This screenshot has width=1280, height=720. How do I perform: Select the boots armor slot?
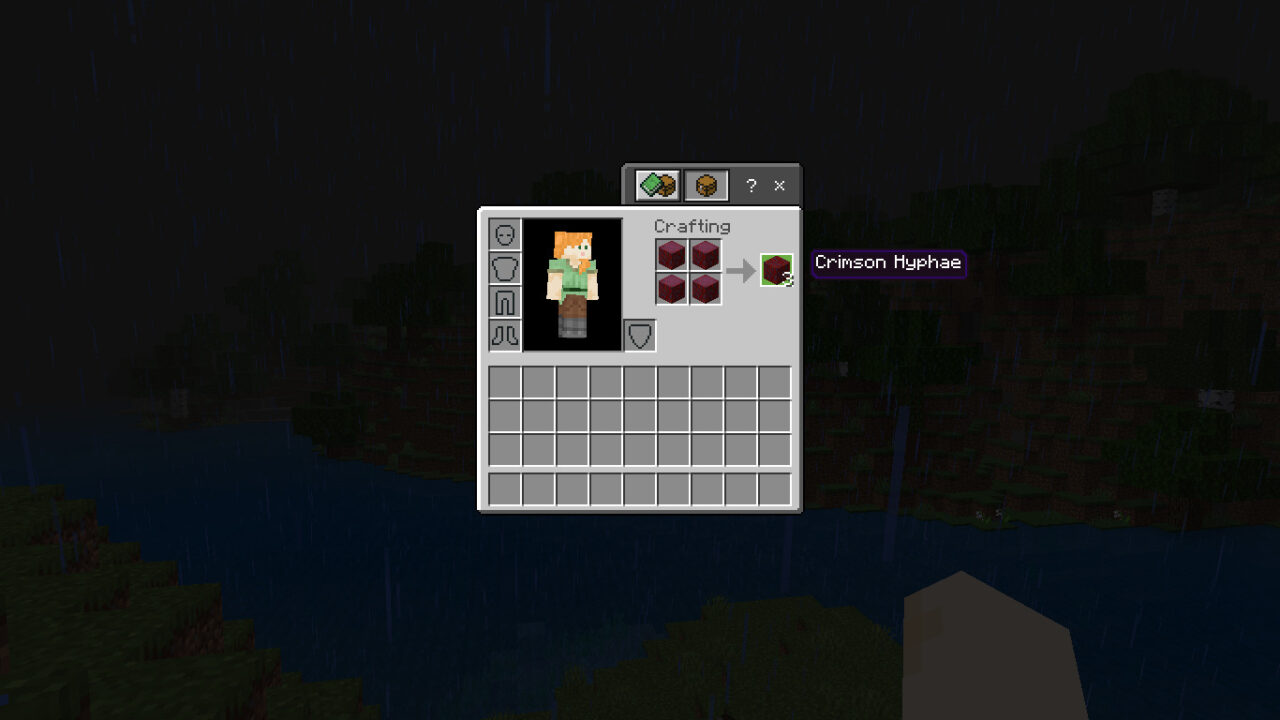504,336
